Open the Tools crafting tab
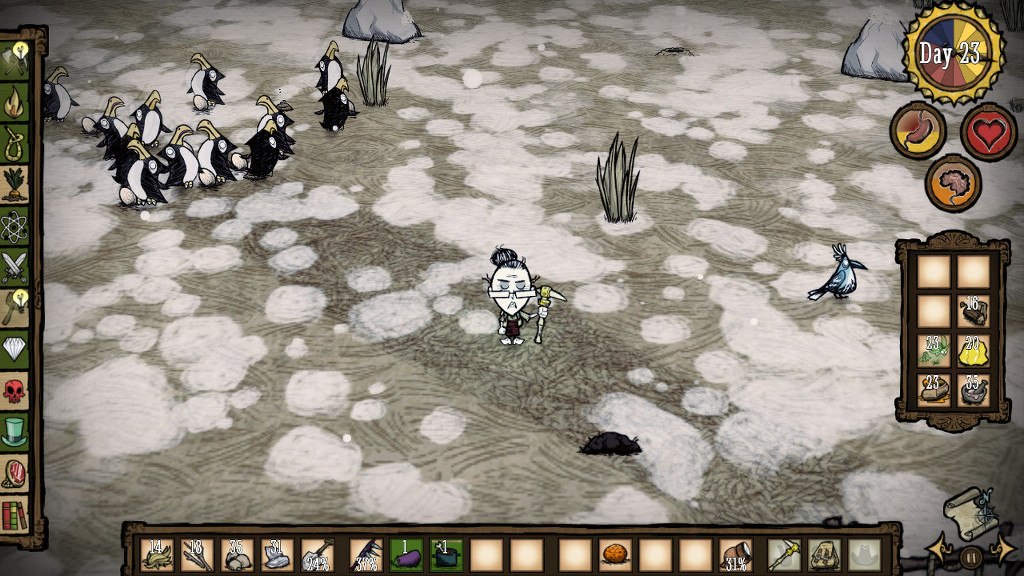The height and width of the screenshot is (576, 1024). pyautogui.click(x=15, y=58)
